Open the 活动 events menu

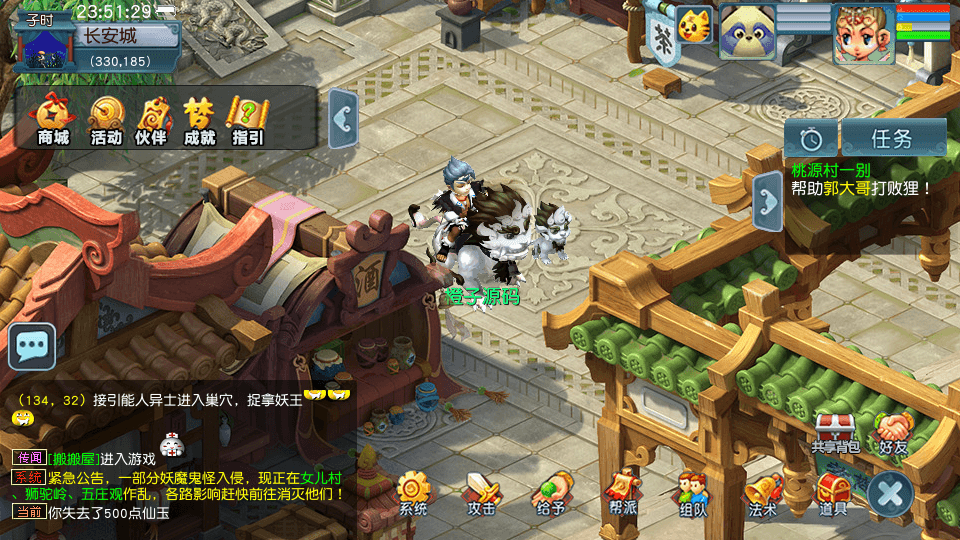pos(106,120)
